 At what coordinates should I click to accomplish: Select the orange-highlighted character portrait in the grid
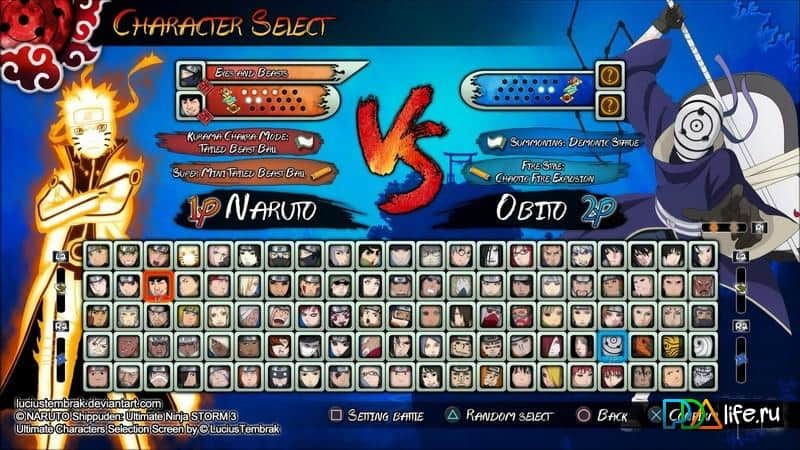[x=158, y=286]
